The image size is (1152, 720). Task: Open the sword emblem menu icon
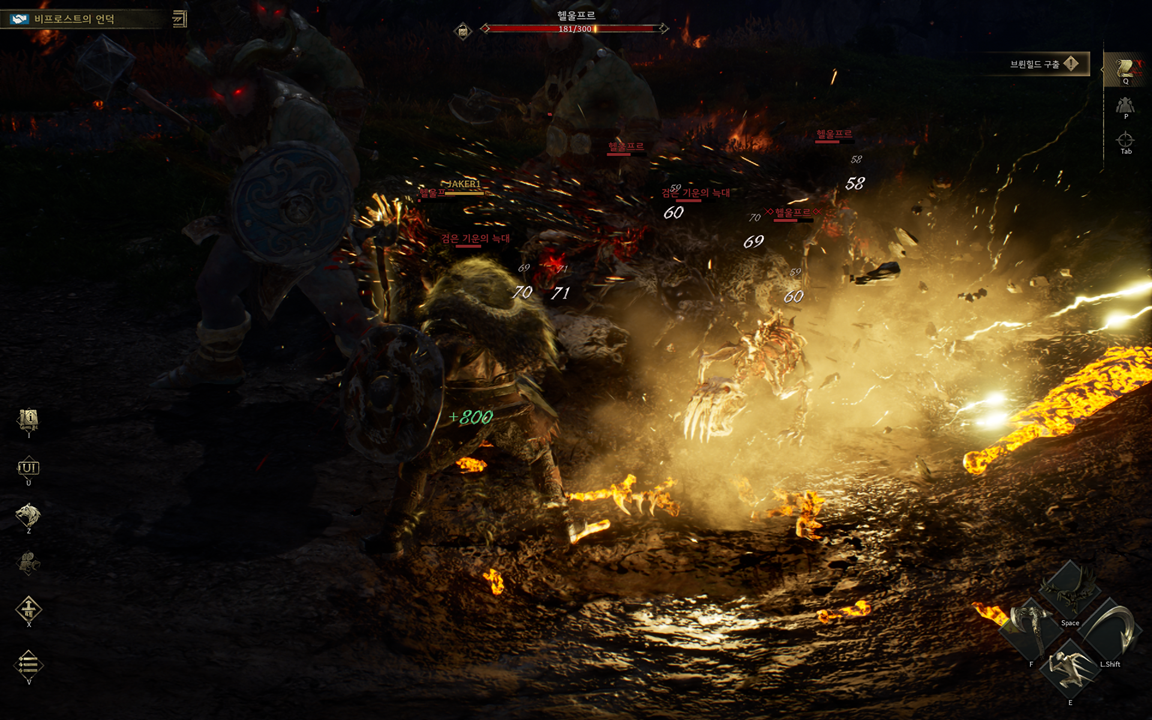(29, 609)
